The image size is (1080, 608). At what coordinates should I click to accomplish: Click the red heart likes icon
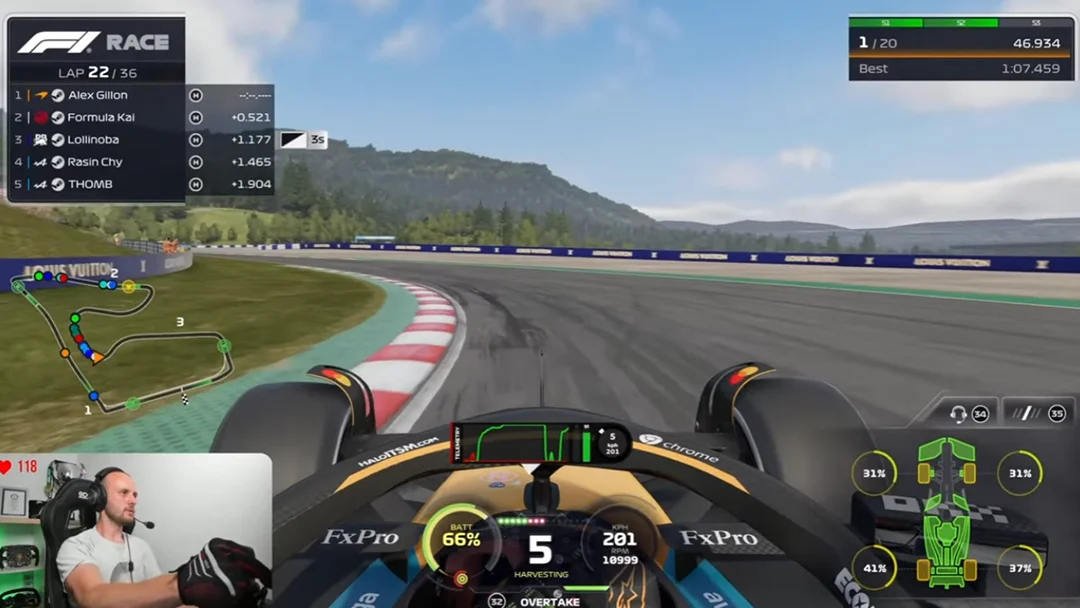coord(7,467)
